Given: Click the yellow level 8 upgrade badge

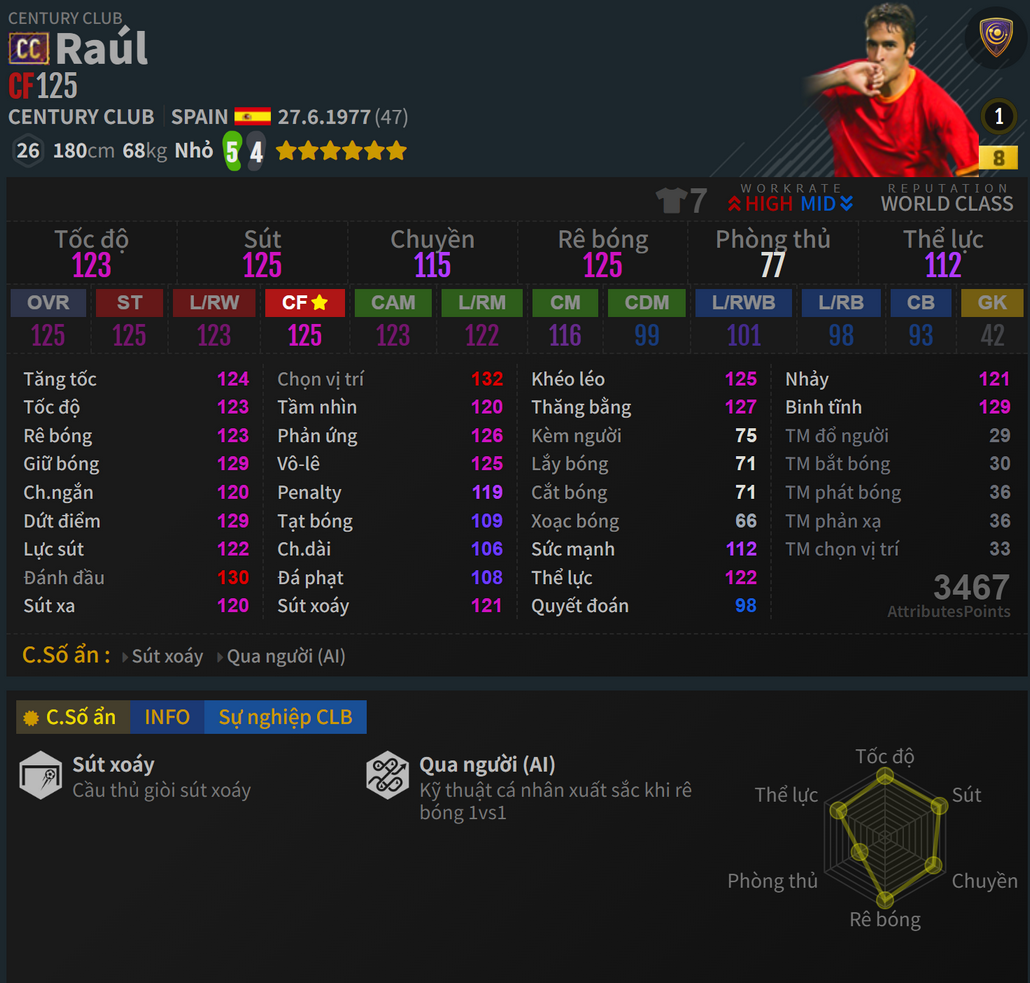Looking at the screenshot, I should (x=997, y=157).
